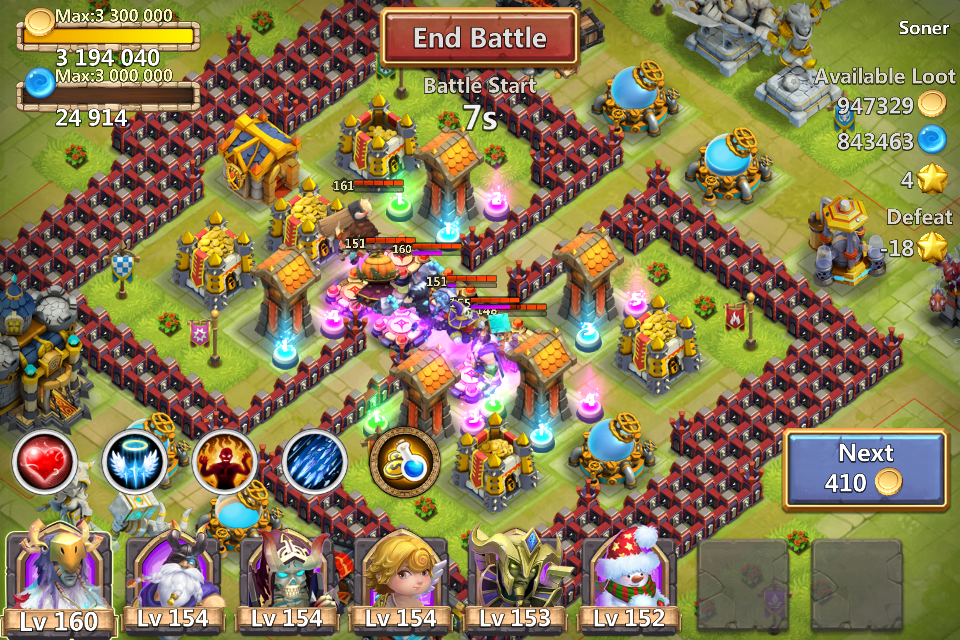Skip to the Next opponent for 410 gold

click(865, 469)
